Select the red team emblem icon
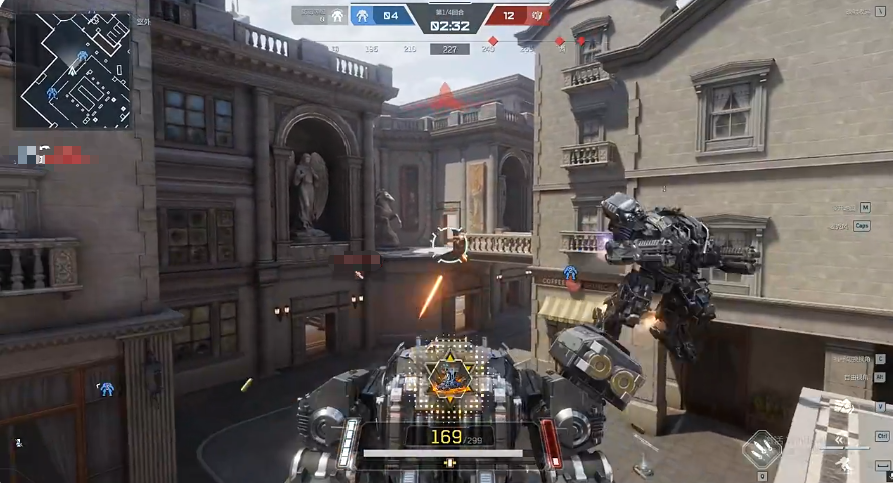This screenshot has width=893, height=483. pos(537,16)
